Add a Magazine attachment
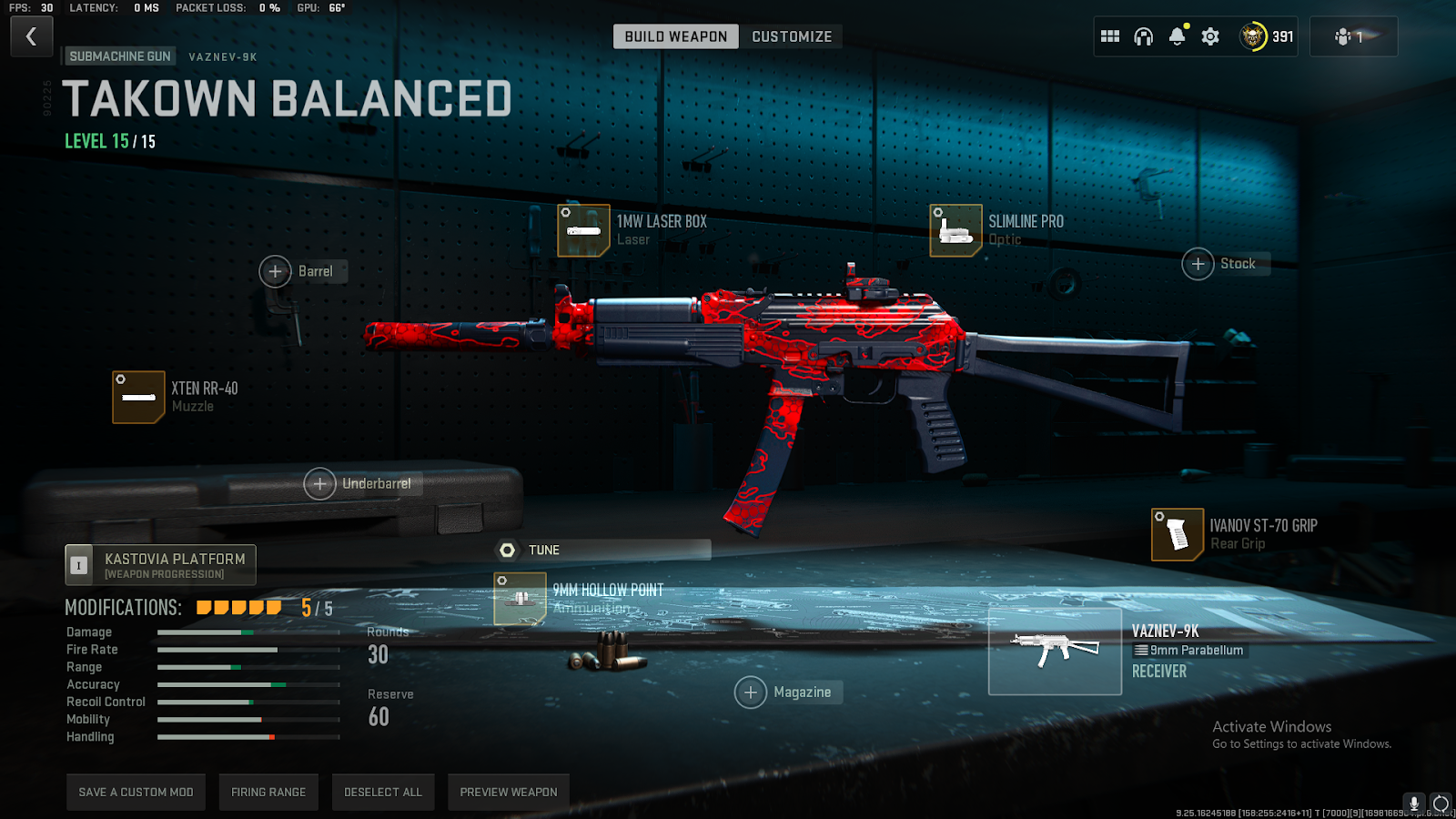 pos(751,693)
